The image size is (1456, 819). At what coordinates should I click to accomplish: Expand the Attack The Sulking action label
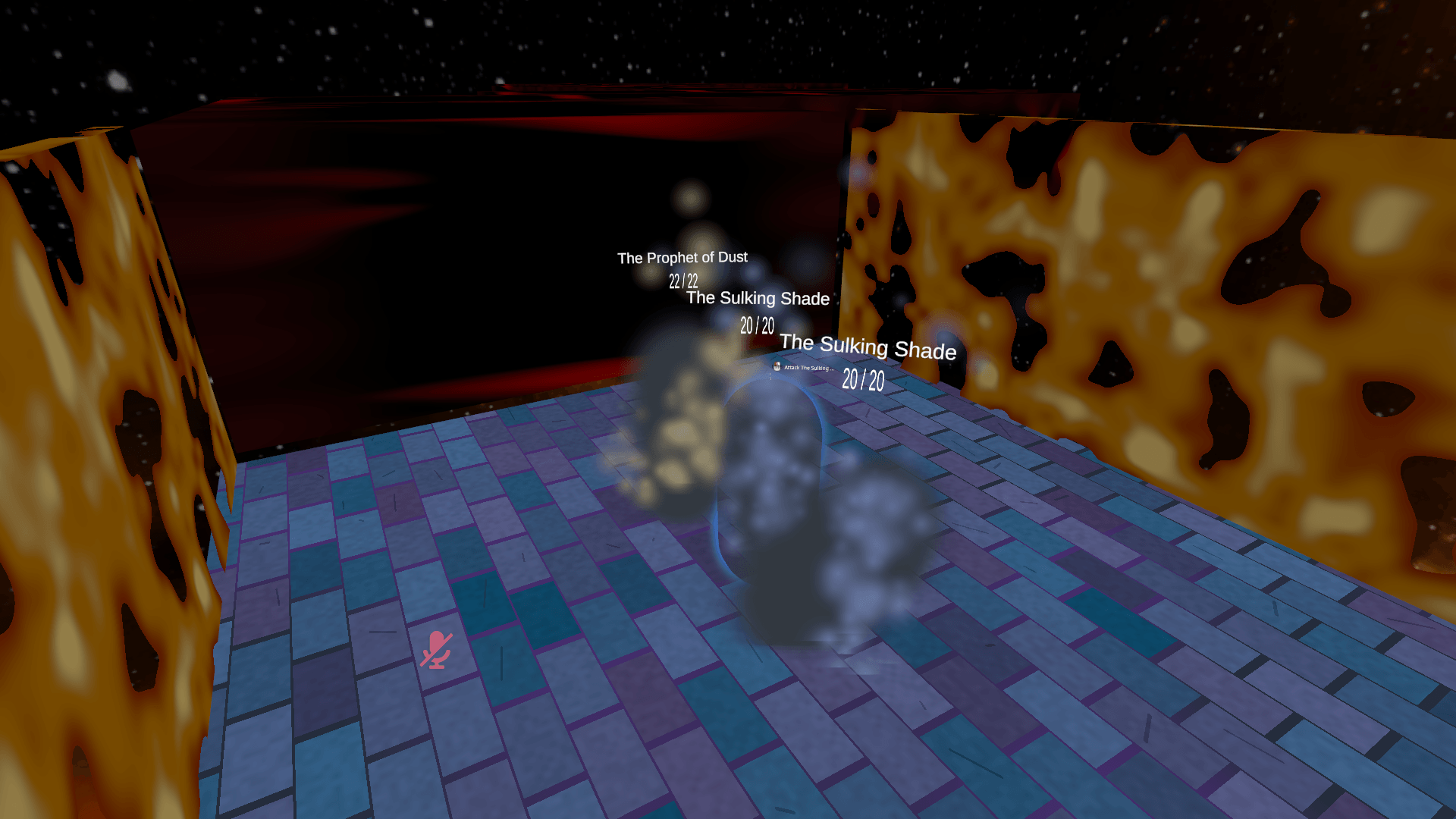point(808,366)
